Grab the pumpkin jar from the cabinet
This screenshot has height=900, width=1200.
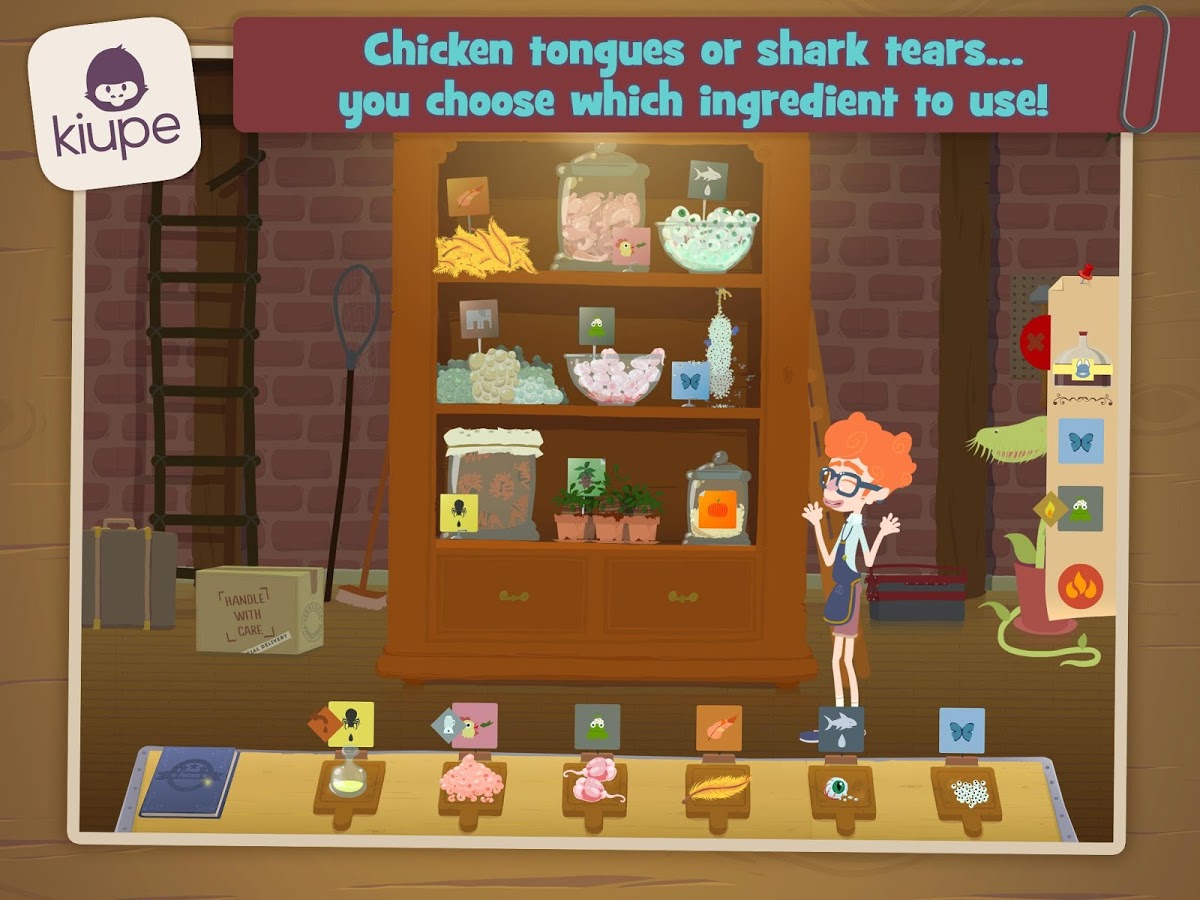(716, 502)
